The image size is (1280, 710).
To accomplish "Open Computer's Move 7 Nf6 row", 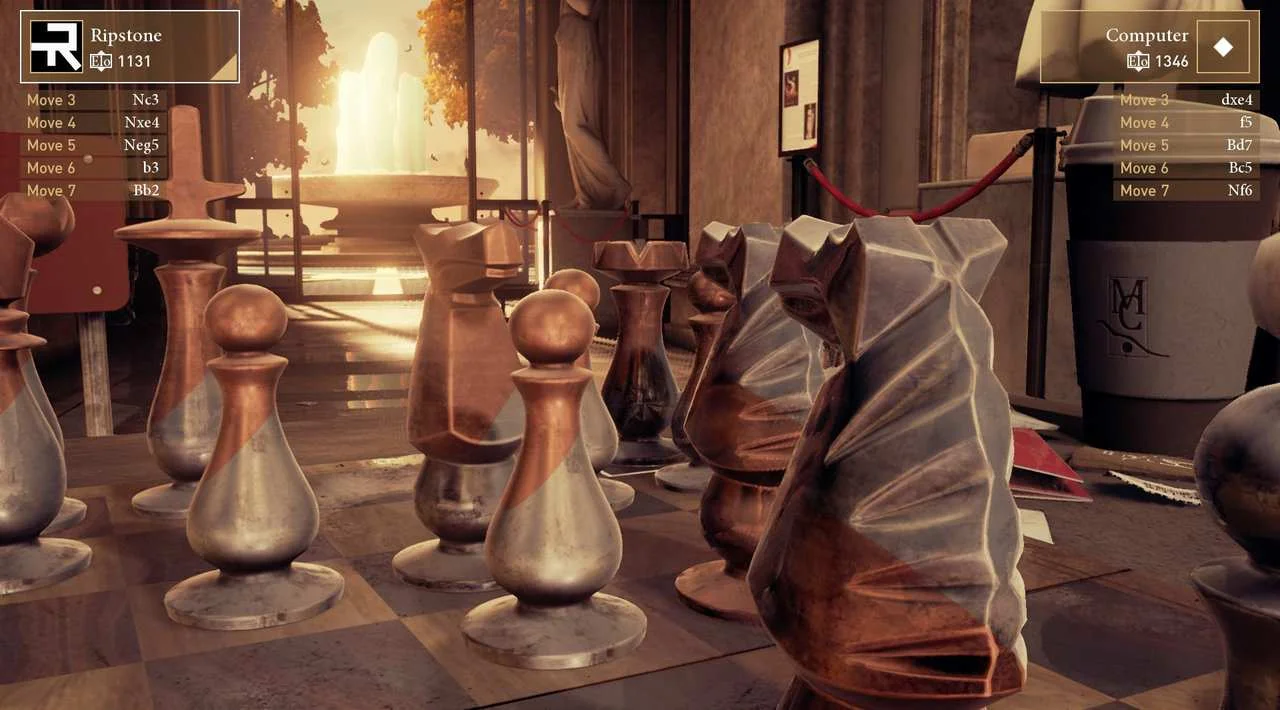I will 1186,190.
